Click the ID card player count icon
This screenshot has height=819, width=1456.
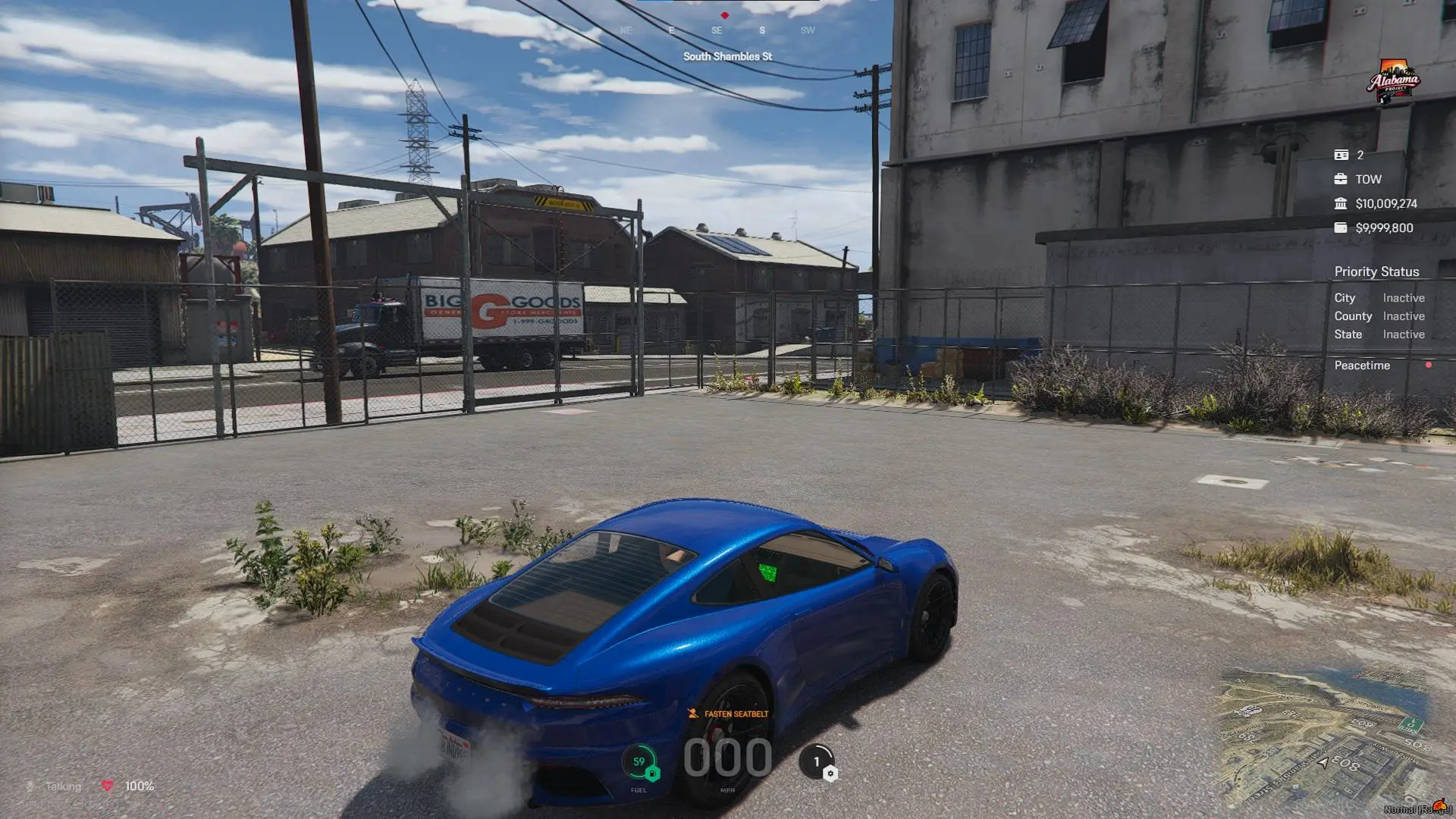(x=1342, y=155)
